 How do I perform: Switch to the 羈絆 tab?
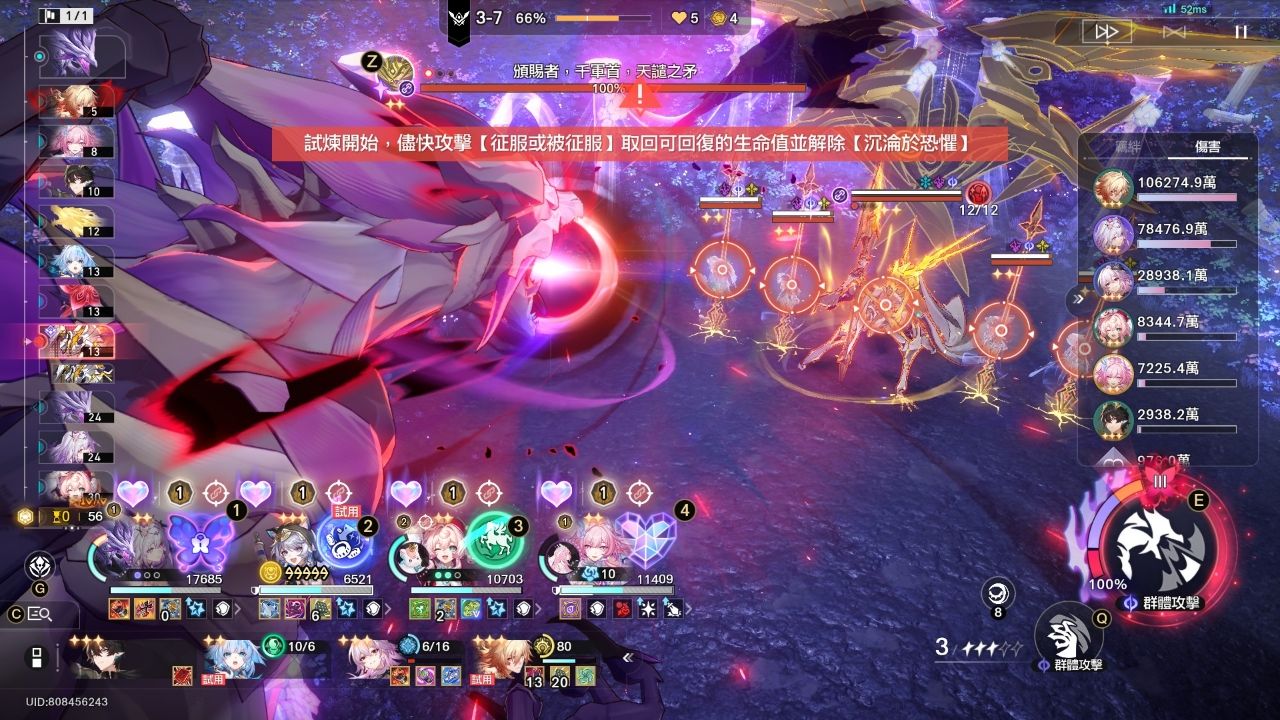tap(1128, 147)
